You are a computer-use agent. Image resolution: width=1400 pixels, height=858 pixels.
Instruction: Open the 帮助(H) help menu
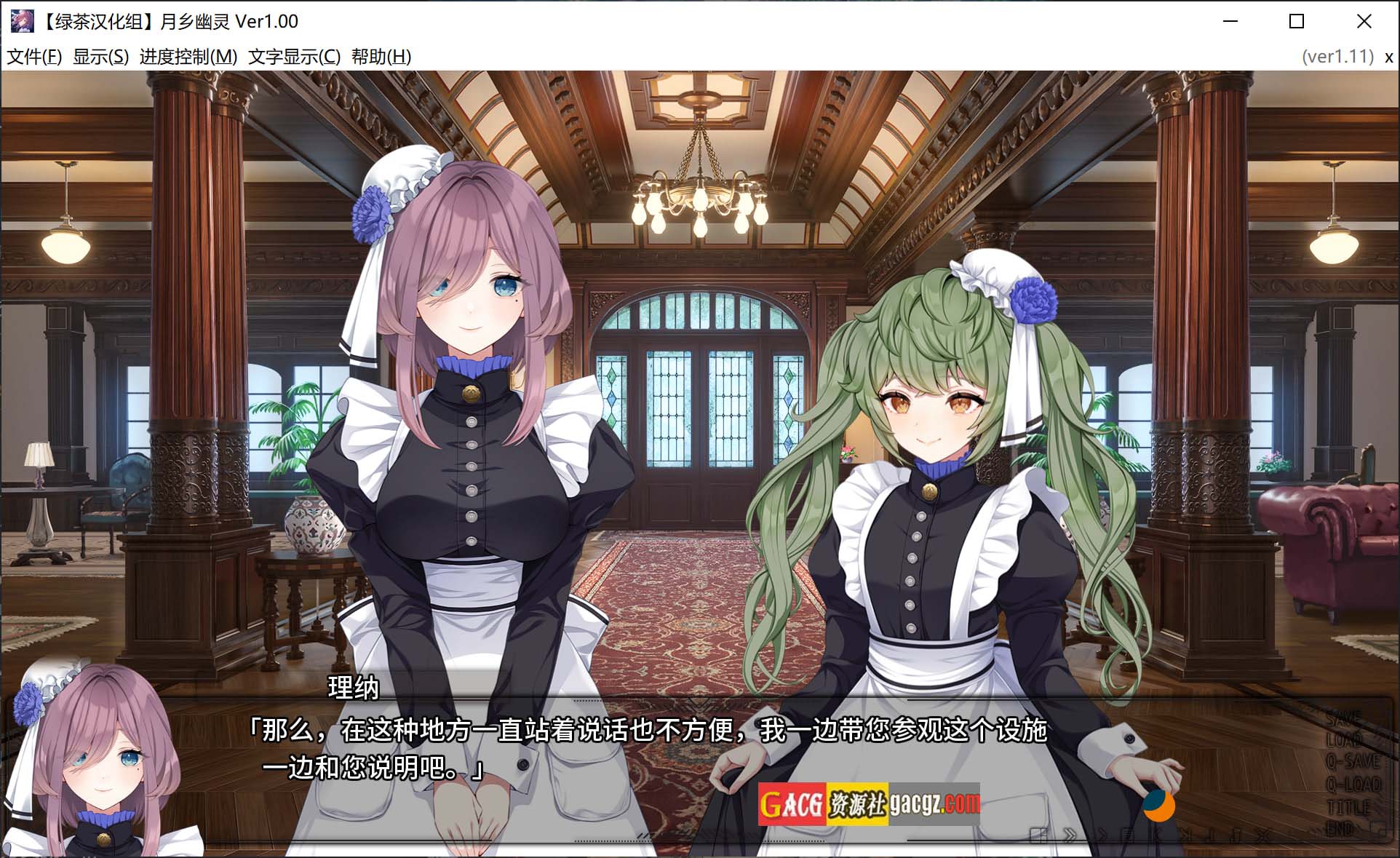pos(381,57)
